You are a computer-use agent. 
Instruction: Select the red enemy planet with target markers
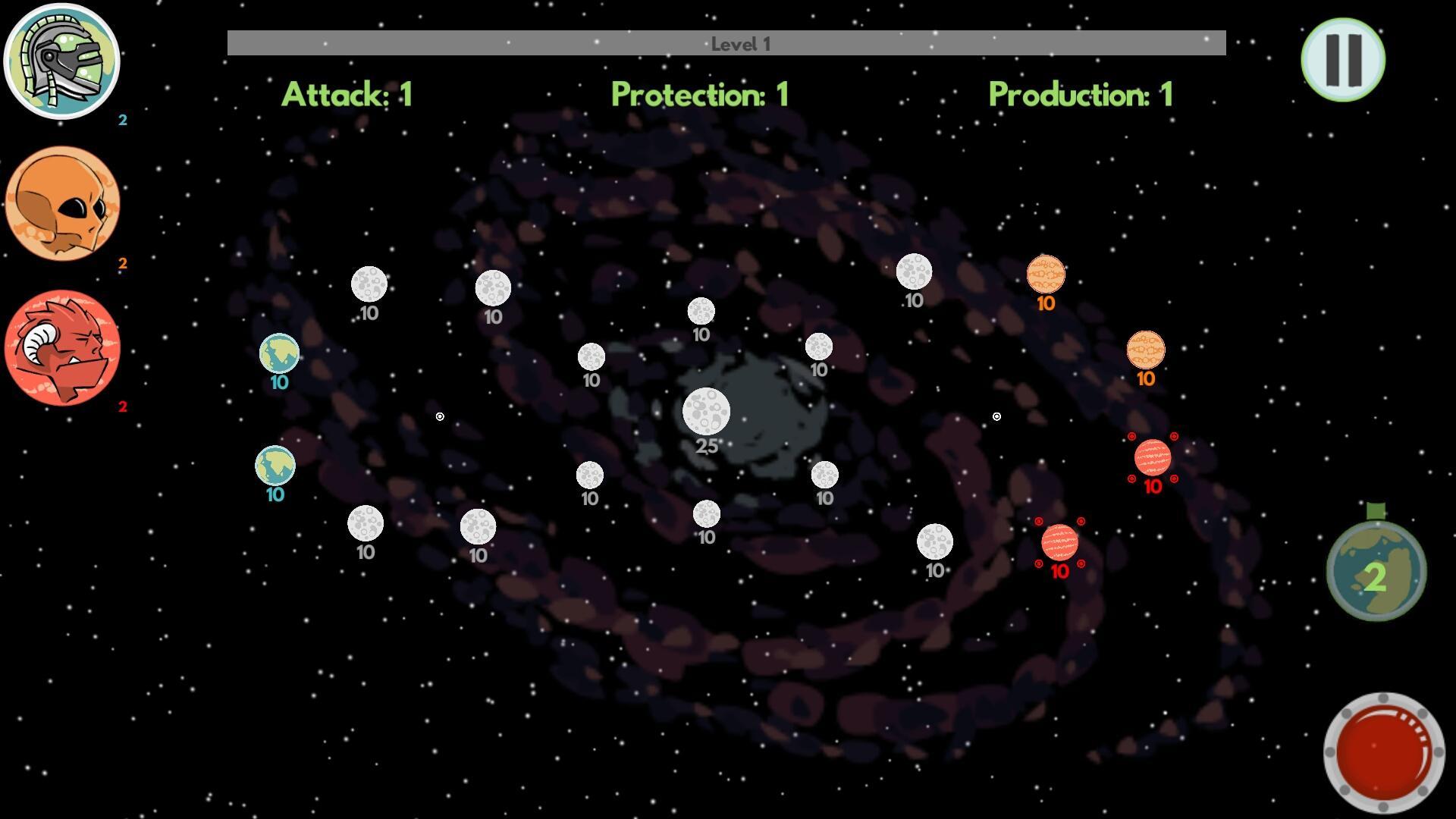click(1152, 458)
